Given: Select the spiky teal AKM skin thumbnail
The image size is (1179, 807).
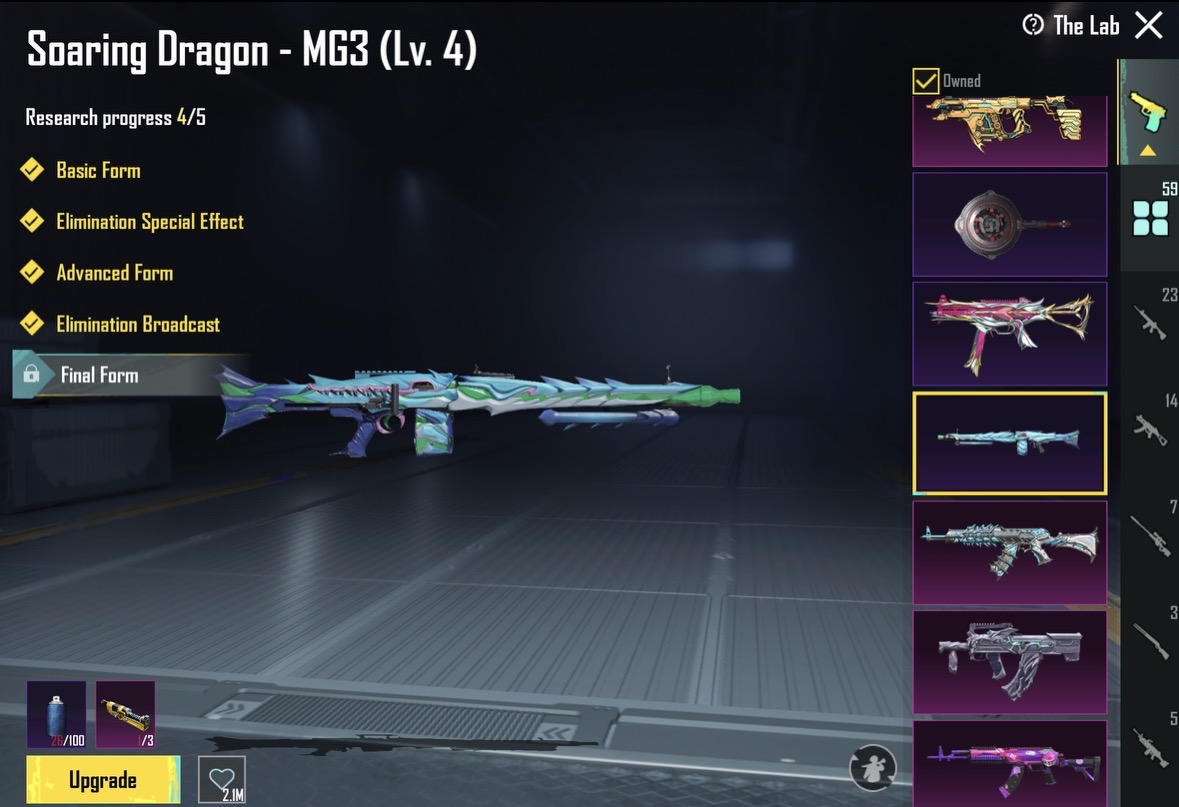Looking at the screenshot, I should coord(1010,553).
